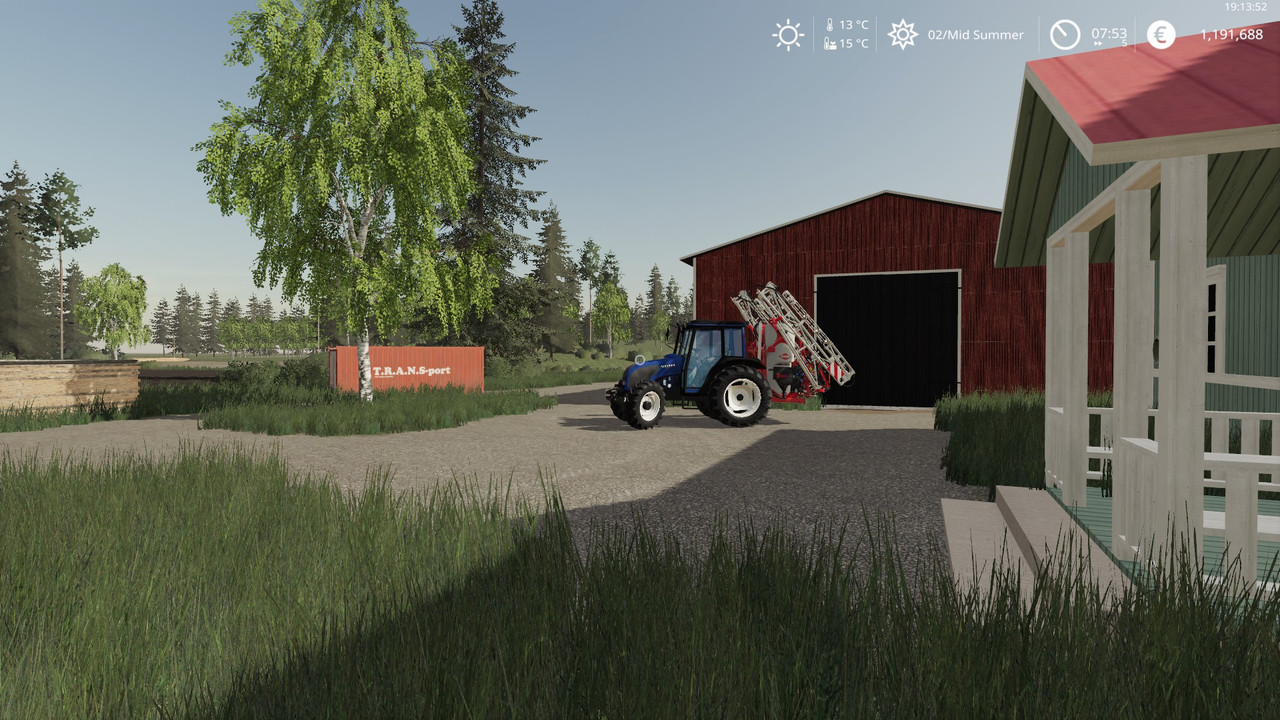Open the euro money balance icon
Viewport: 1280px width, 720px height.
tap(1161, 35)
